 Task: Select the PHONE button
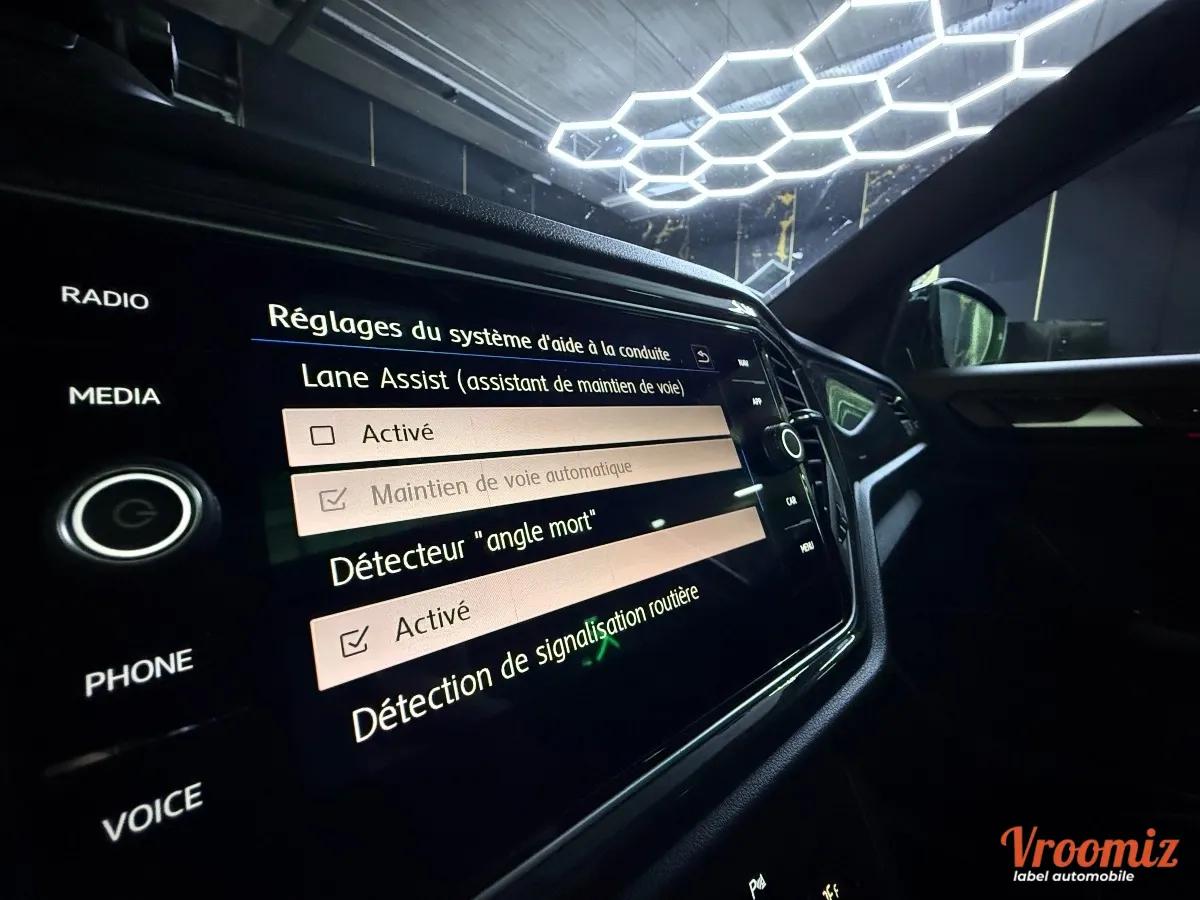click(x=138, y=672)
